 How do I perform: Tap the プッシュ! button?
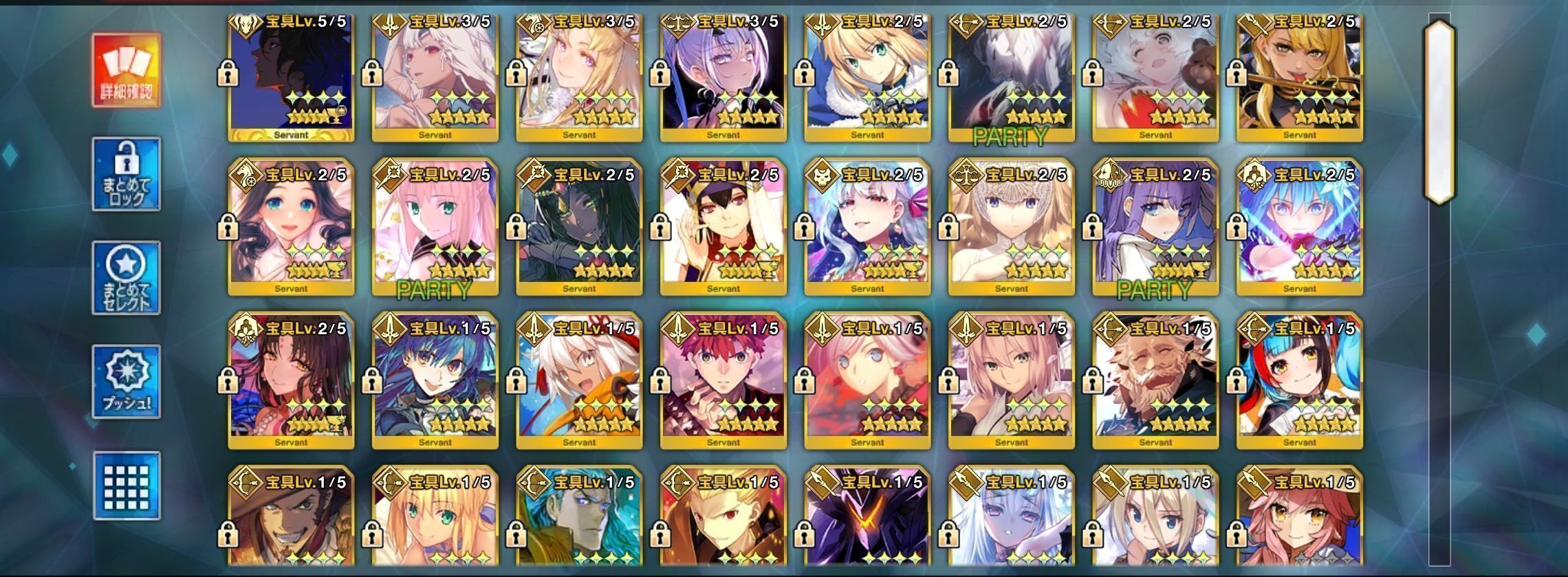127,382
